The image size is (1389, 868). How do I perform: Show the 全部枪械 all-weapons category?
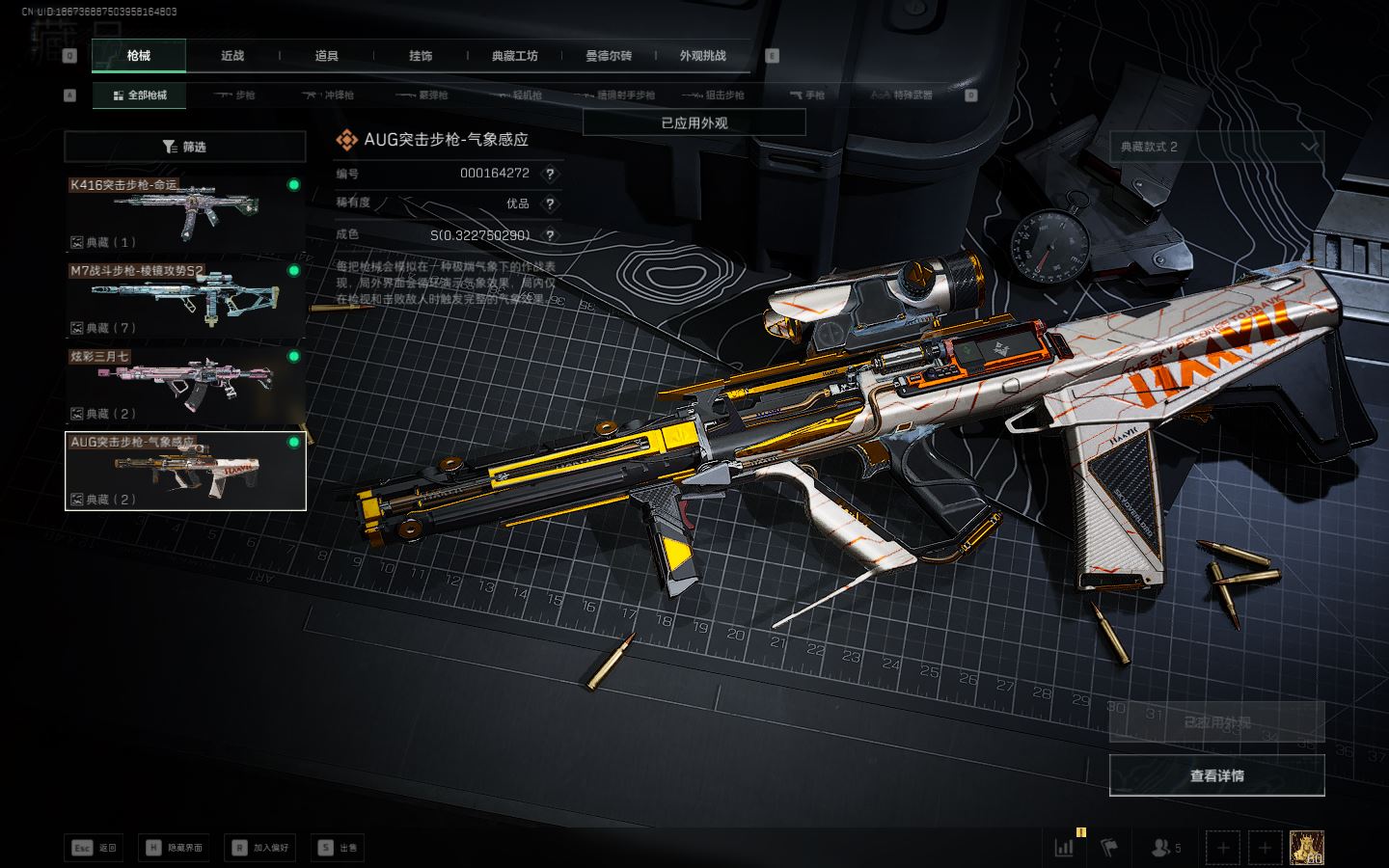tap(140, 95)
